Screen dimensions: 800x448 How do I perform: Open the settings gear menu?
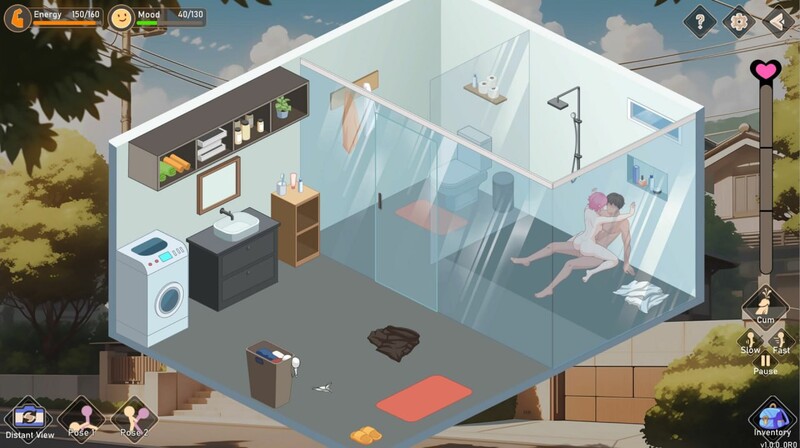[x=740, y=20]
